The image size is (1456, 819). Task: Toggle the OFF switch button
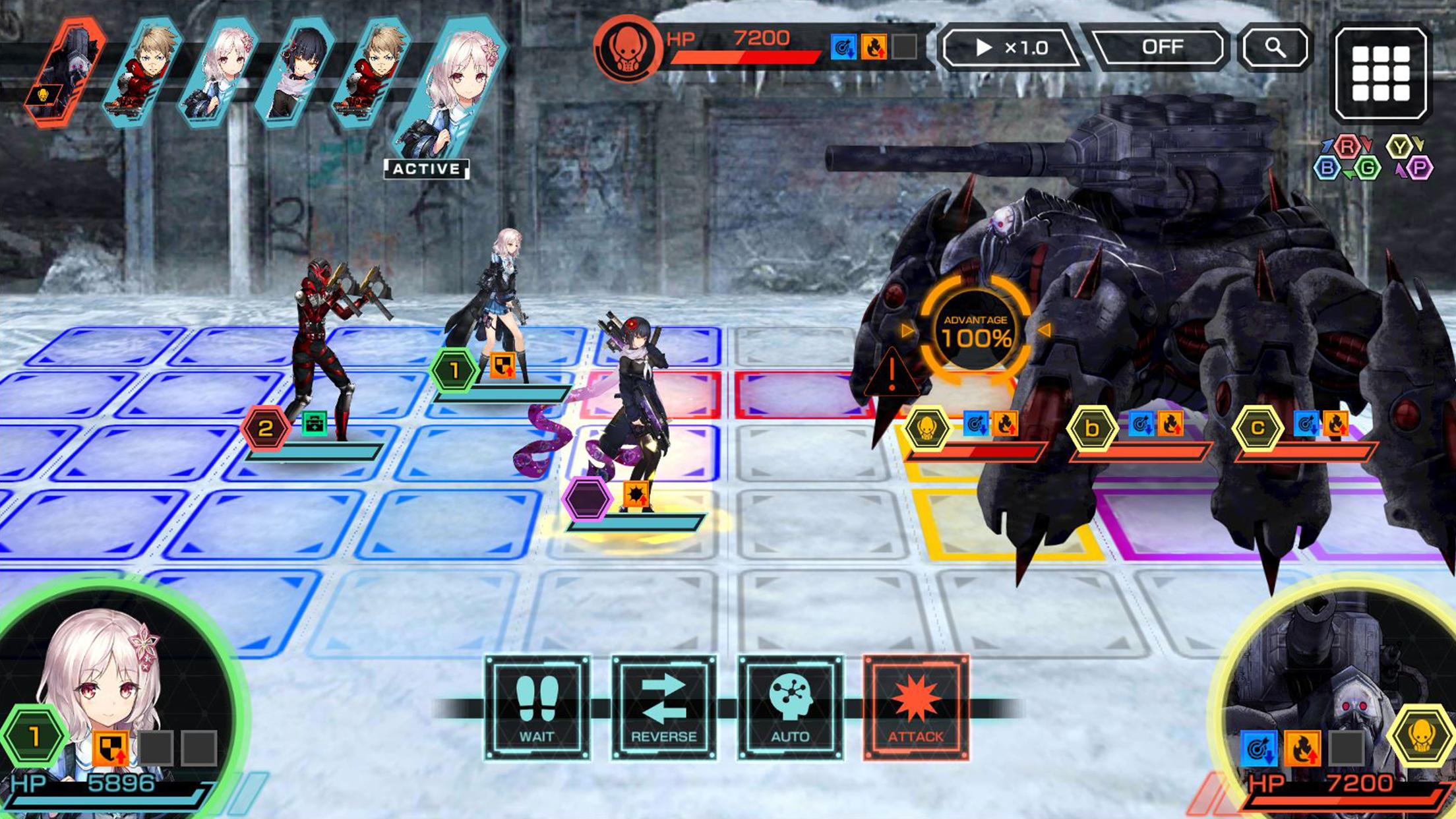(1161, 47)
